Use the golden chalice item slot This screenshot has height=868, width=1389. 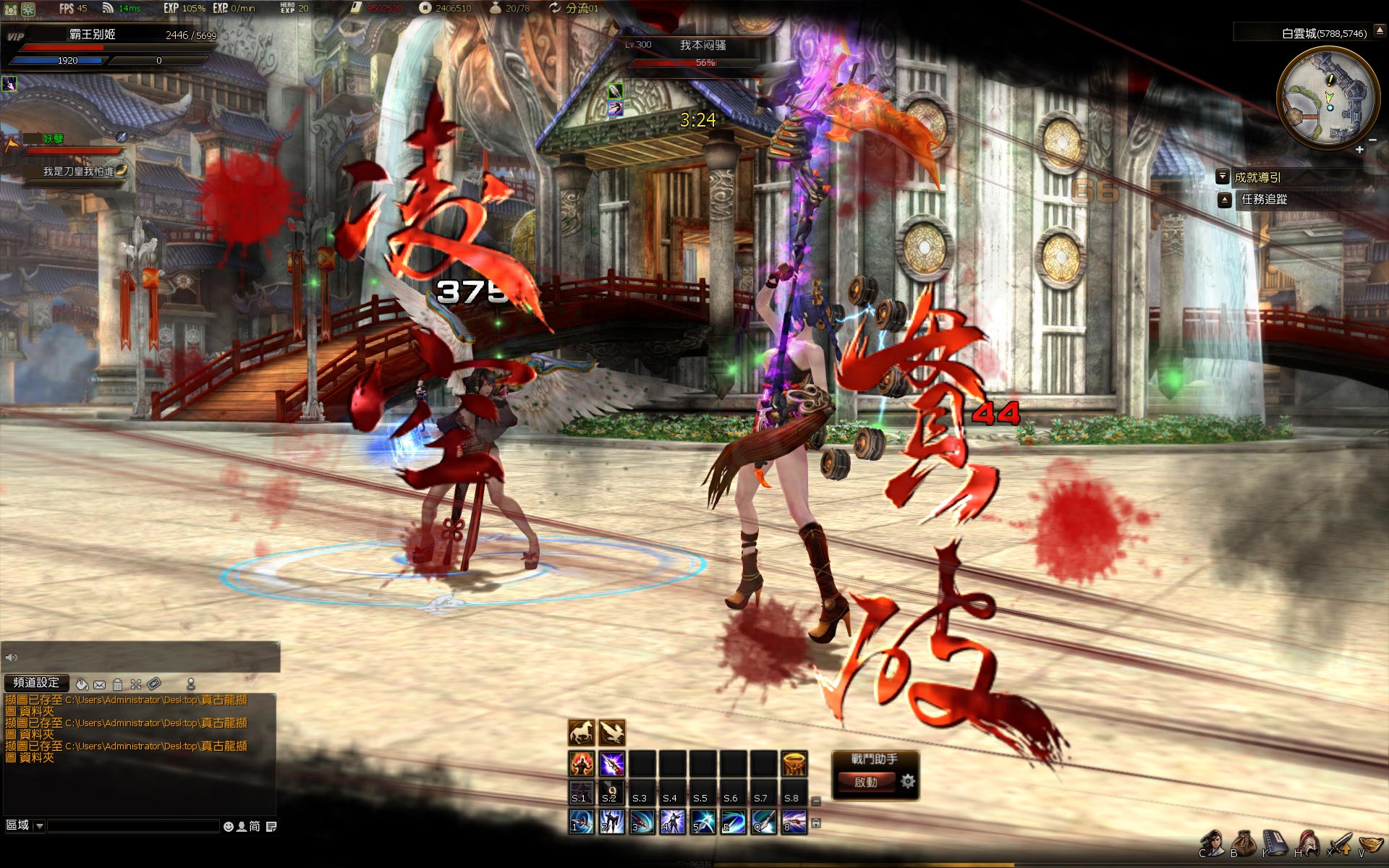tap(794, 764)
